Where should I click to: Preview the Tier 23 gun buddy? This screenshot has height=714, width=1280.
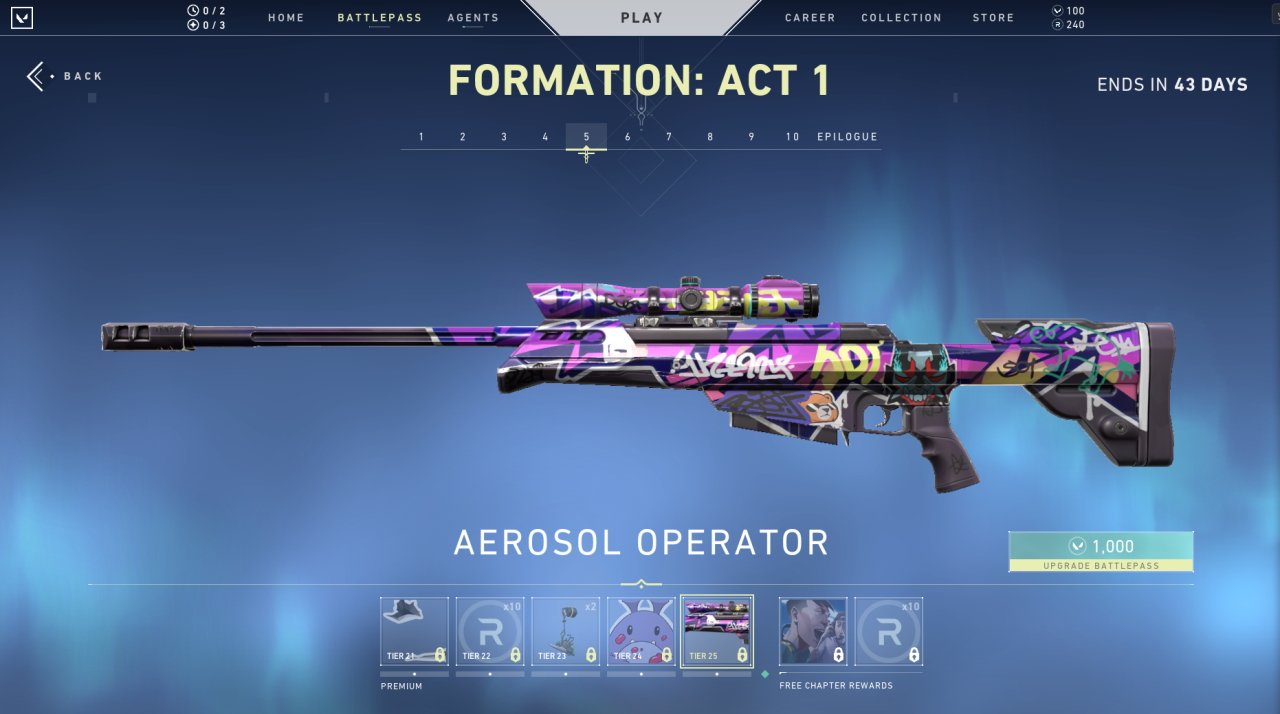[x=565, y=631]
